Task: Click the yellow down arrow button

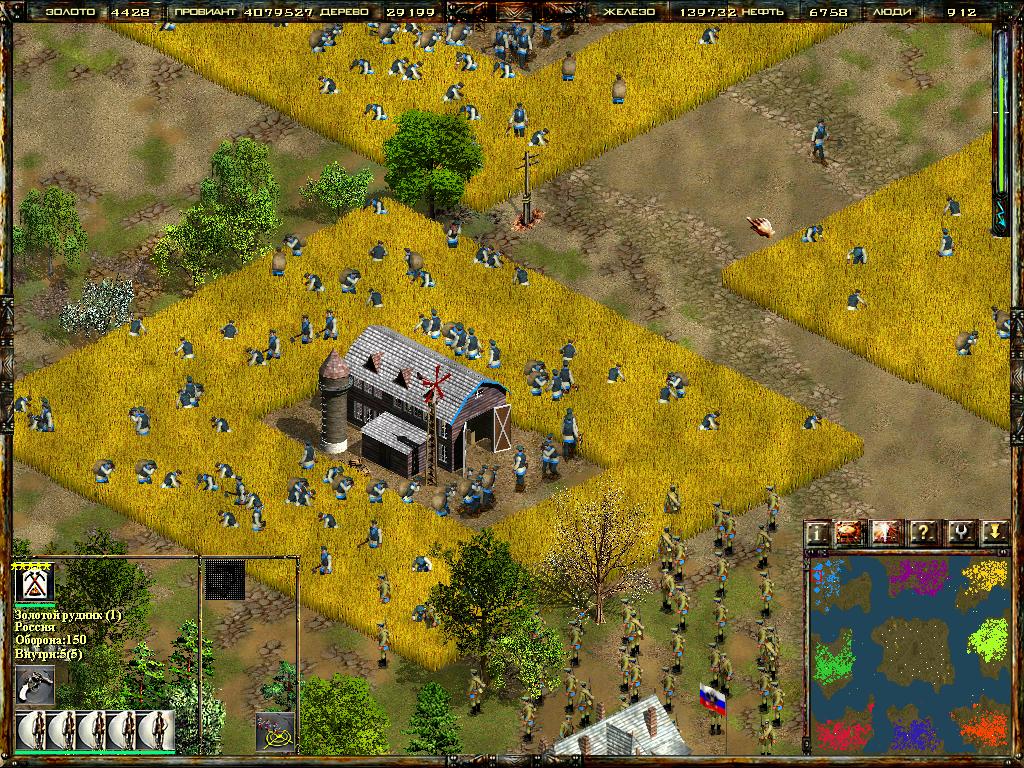Action: tap(993, 532)
